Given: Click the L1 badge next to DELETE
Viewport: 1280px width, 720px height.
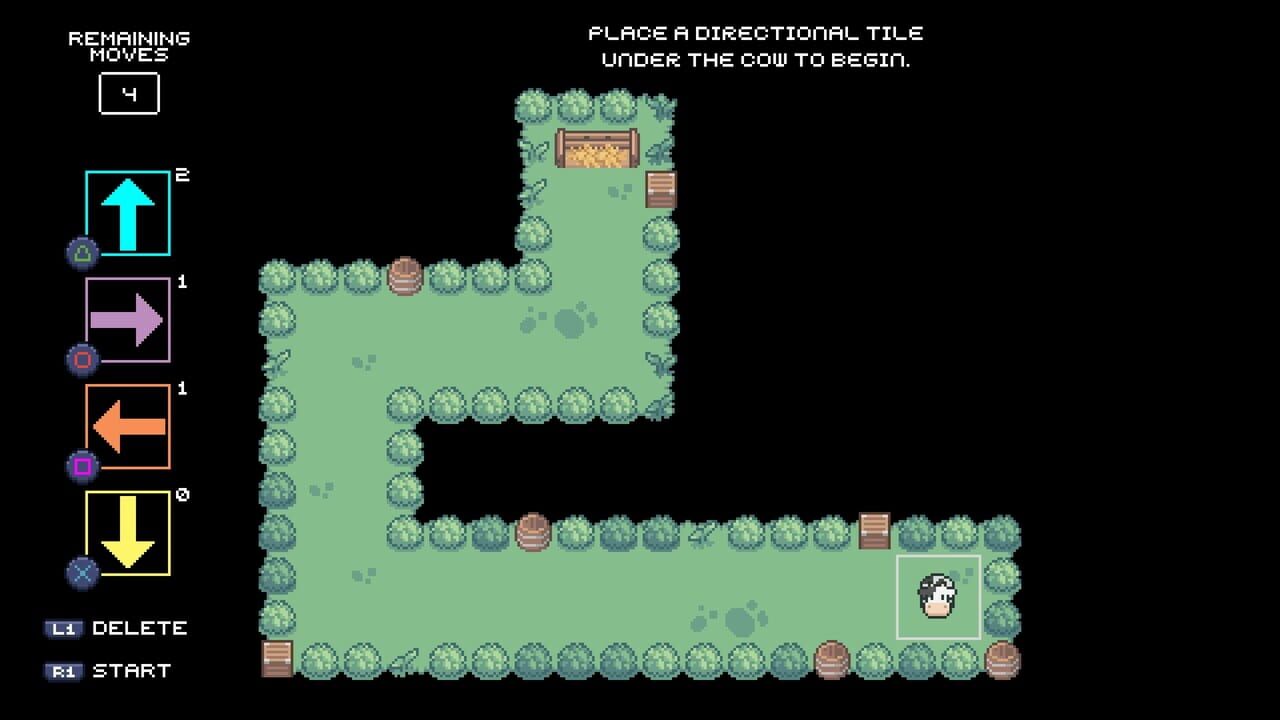Looking at the screenshot, I should tap(65, 629).
